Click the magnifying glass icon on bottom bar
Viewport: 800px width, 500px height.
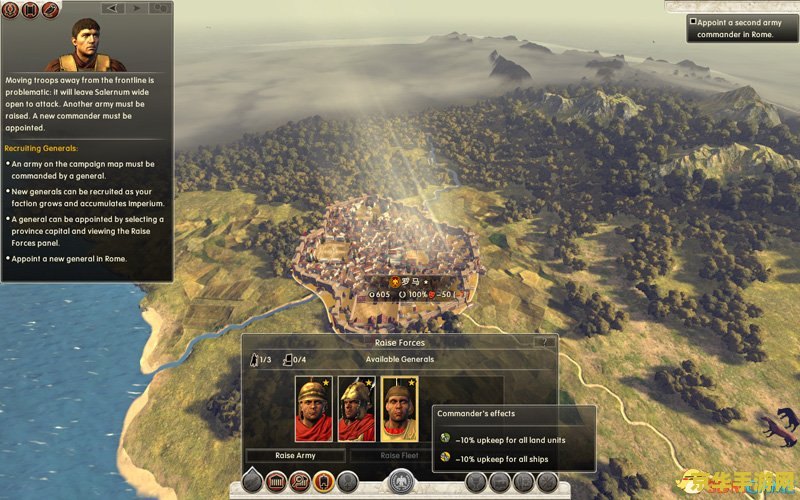point(299,482)
